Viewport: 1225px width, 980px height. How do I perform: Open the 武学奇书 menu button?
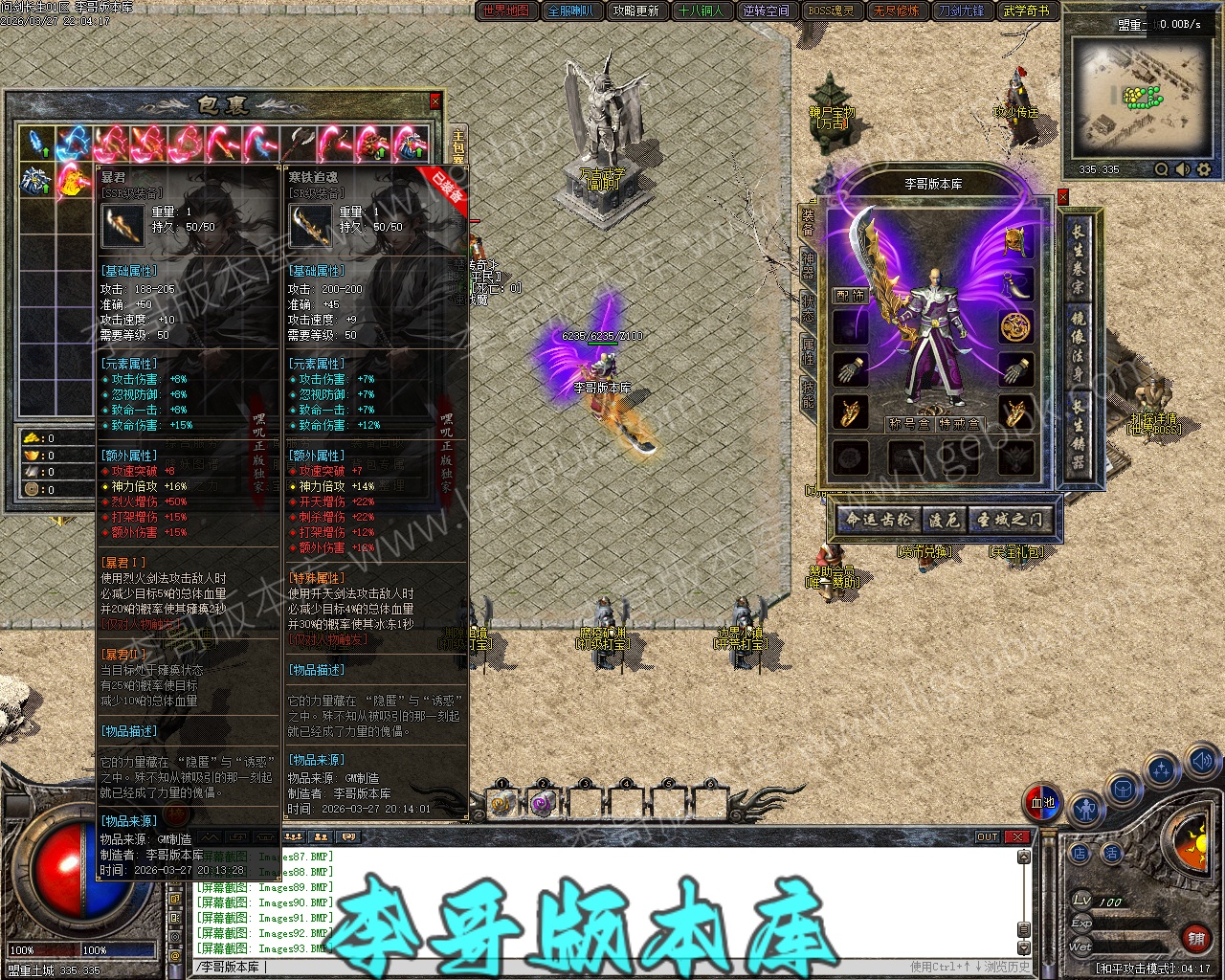[x=1026, y=11]
